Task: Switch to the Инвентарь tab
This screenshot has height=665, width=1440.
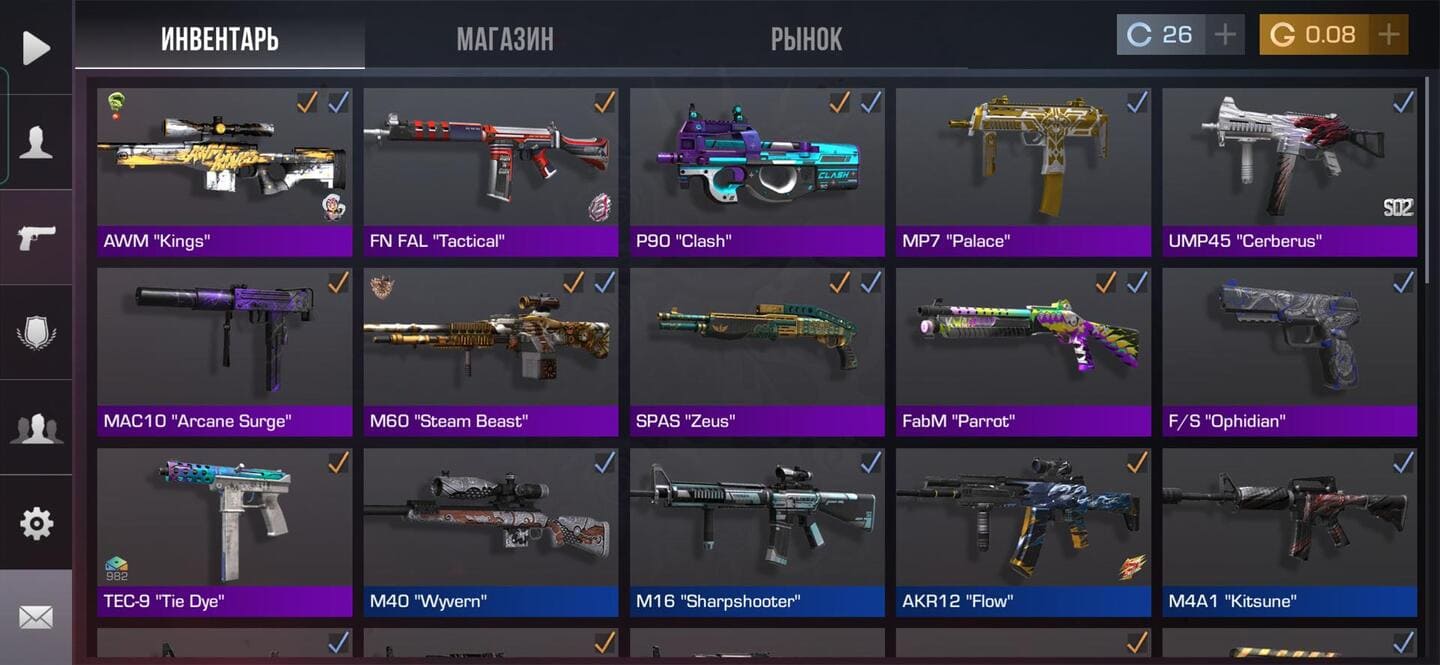Action: 219,39
